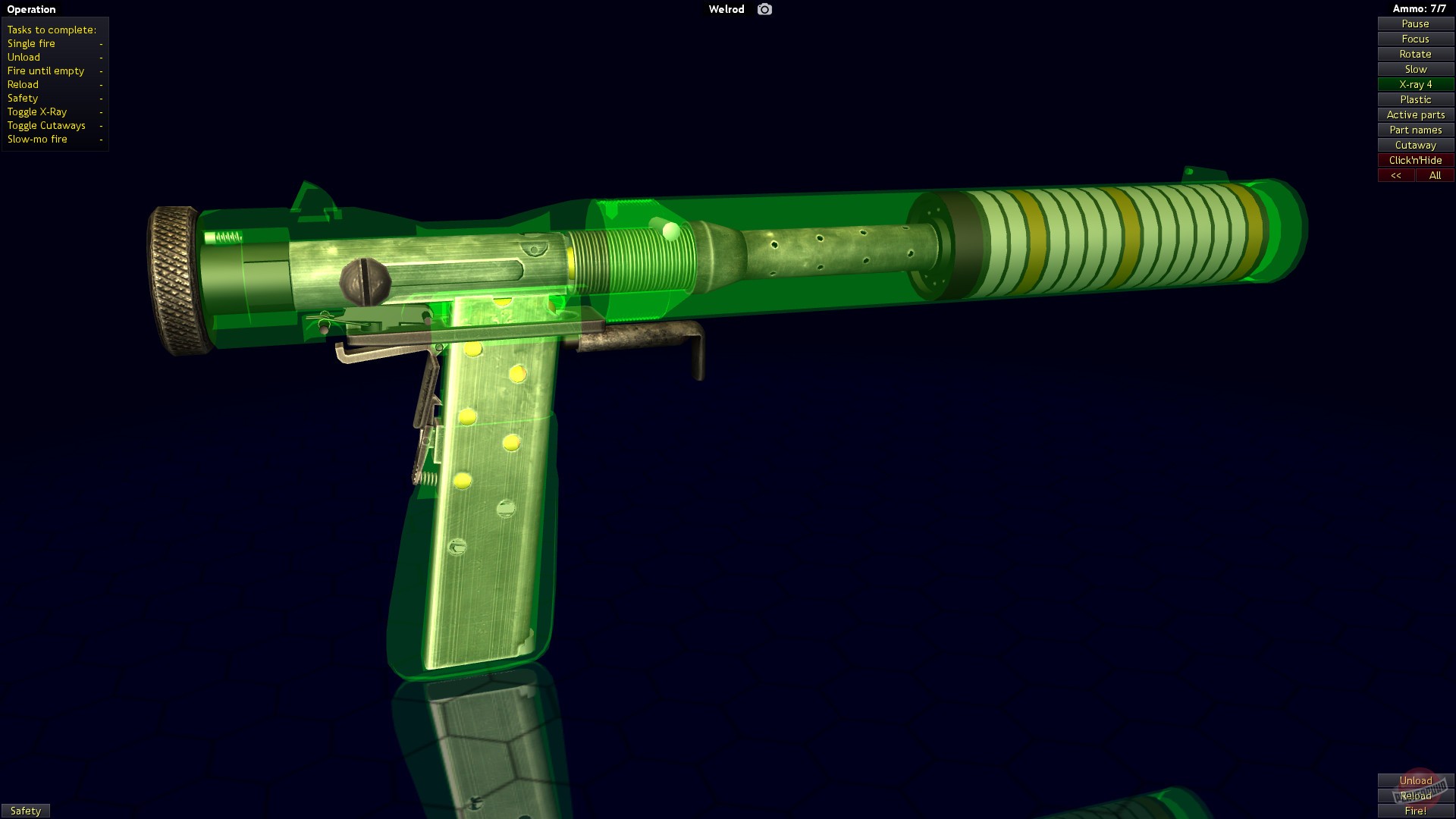Viewport: 1456px width, 819px height.
Task: Select the Slow-mo fire task
Action: (x=37, y=139)
